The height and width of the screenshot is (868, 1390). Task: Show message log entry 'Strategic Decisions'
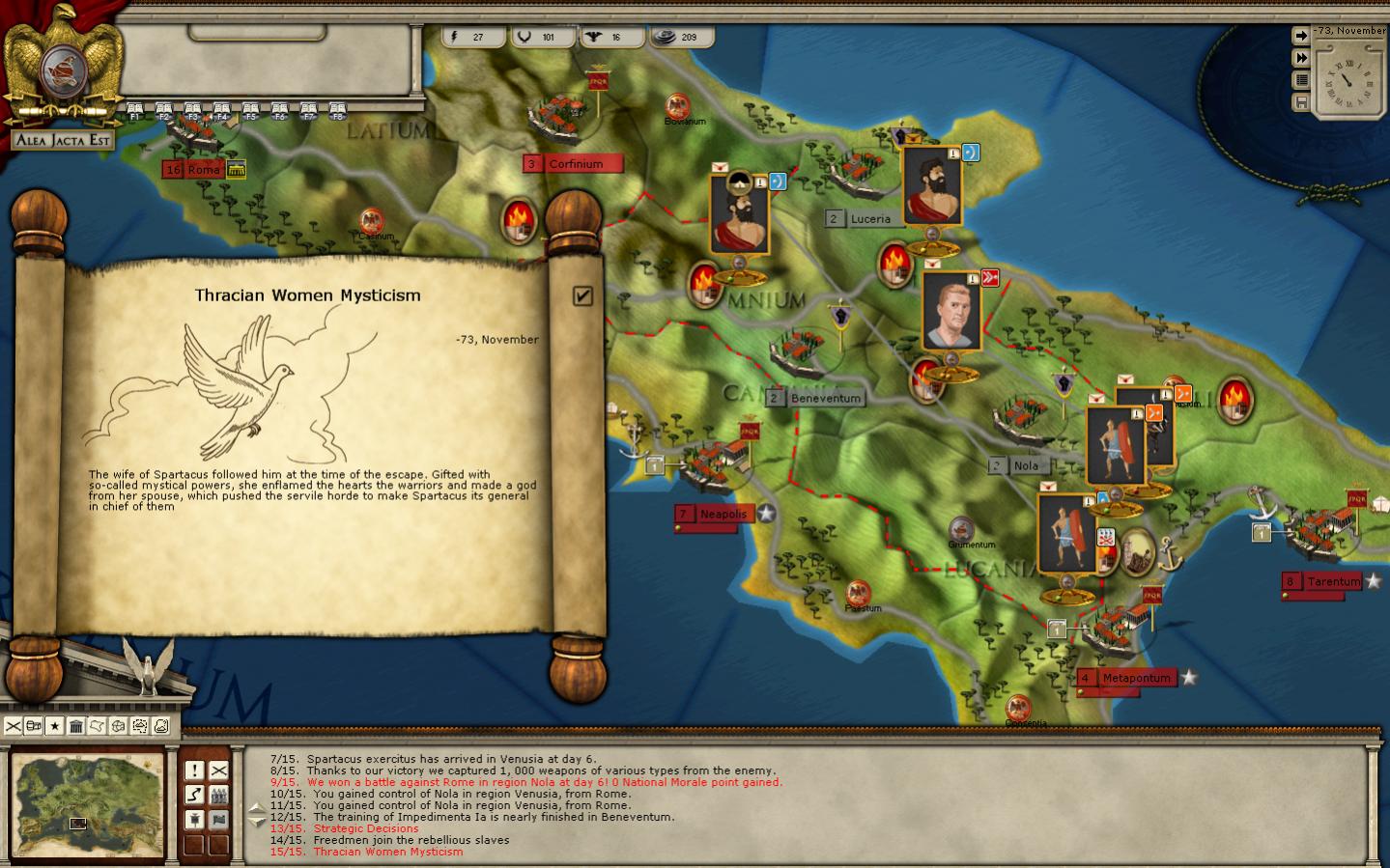tap(365, 828)
